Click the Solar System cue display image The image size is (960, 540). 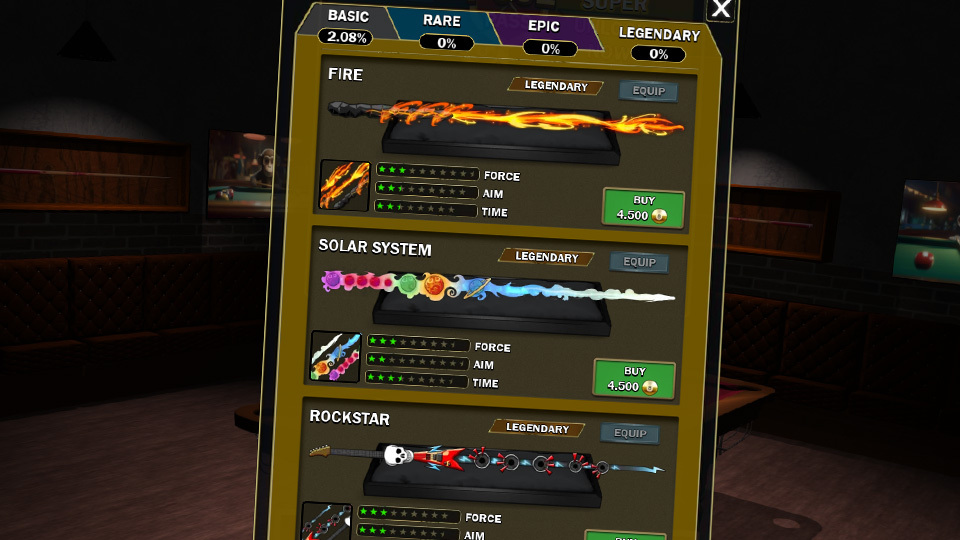coord(495,295)
